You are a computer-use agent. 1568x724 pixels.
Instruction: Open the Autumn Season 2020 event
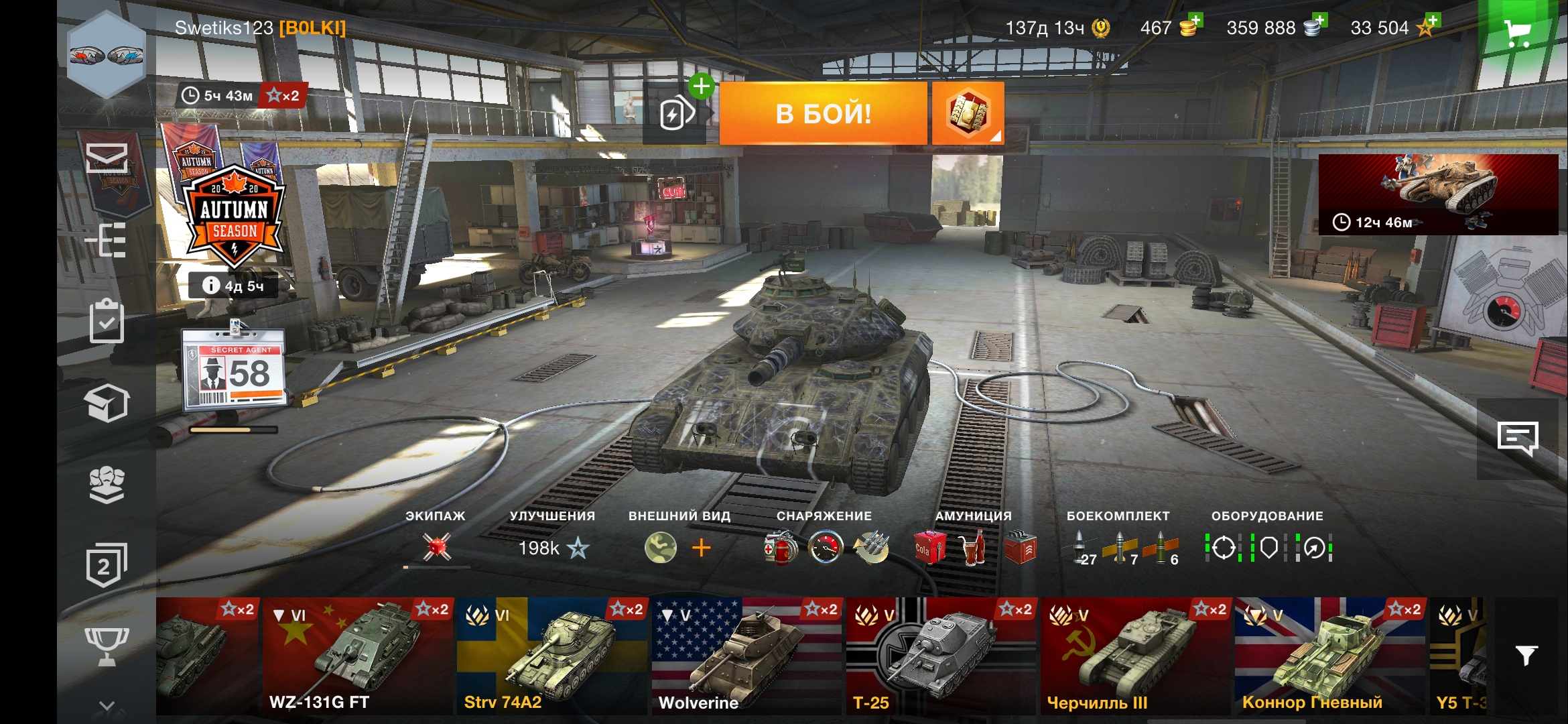click(233, 213)
